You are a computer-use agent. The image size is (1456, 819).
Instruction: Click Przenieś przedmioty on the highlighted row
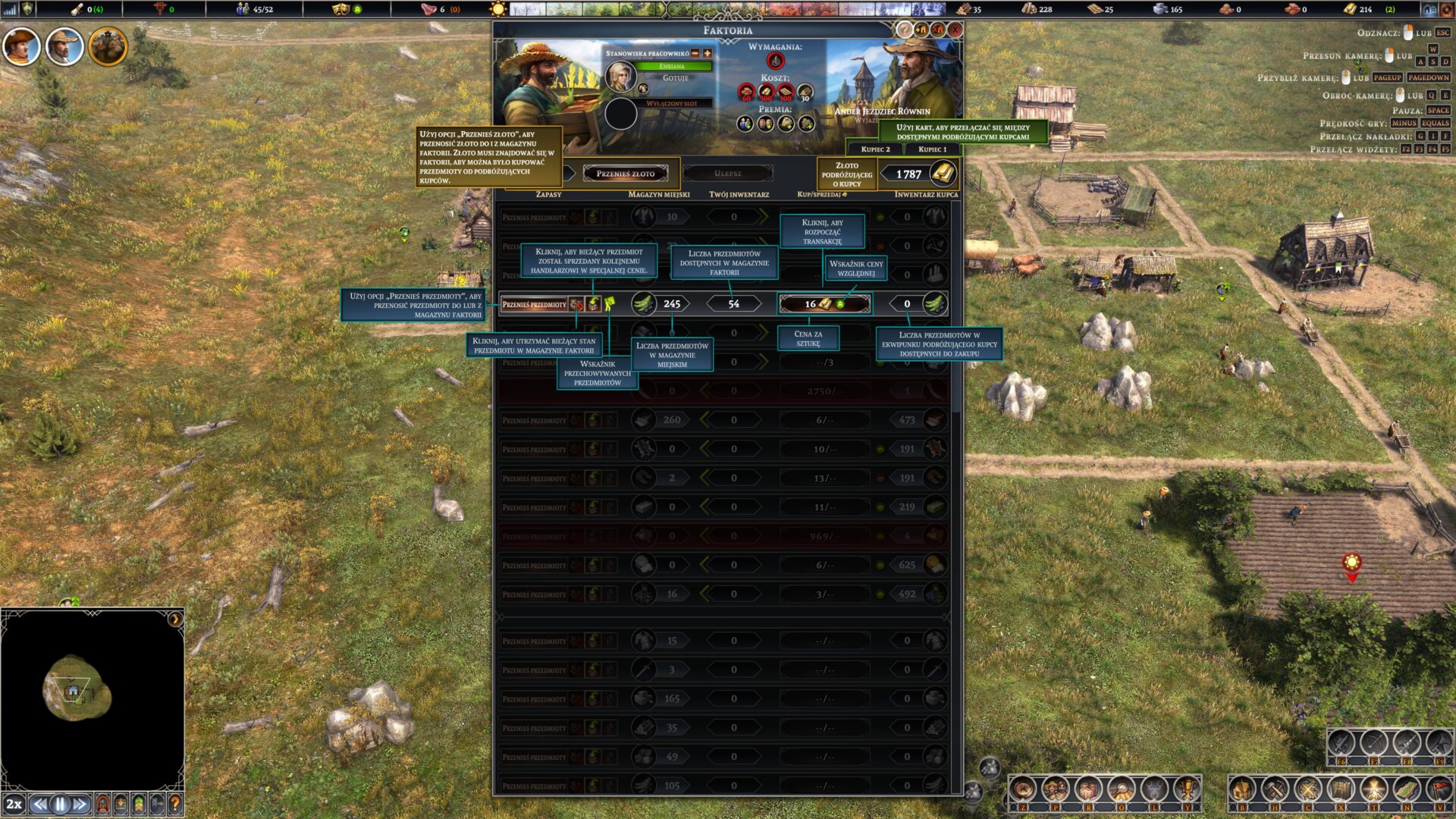click(x=534, y=304)
